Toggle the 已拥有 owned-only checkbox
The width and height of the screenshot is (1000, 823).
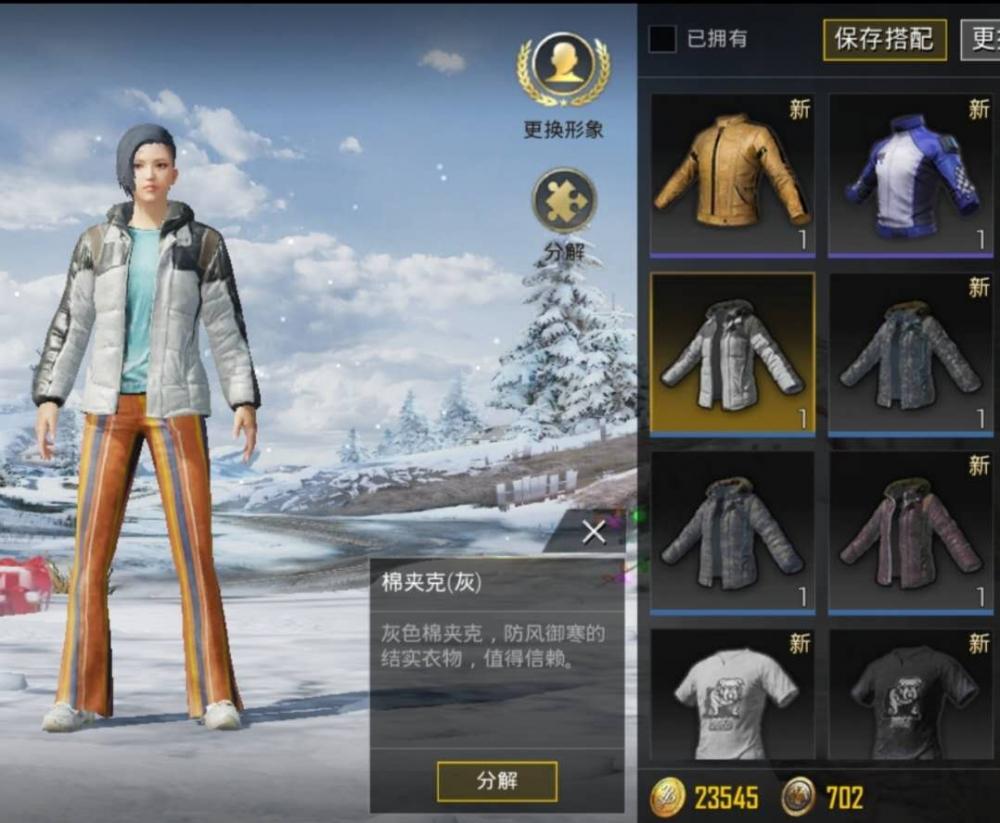[663, 39]
